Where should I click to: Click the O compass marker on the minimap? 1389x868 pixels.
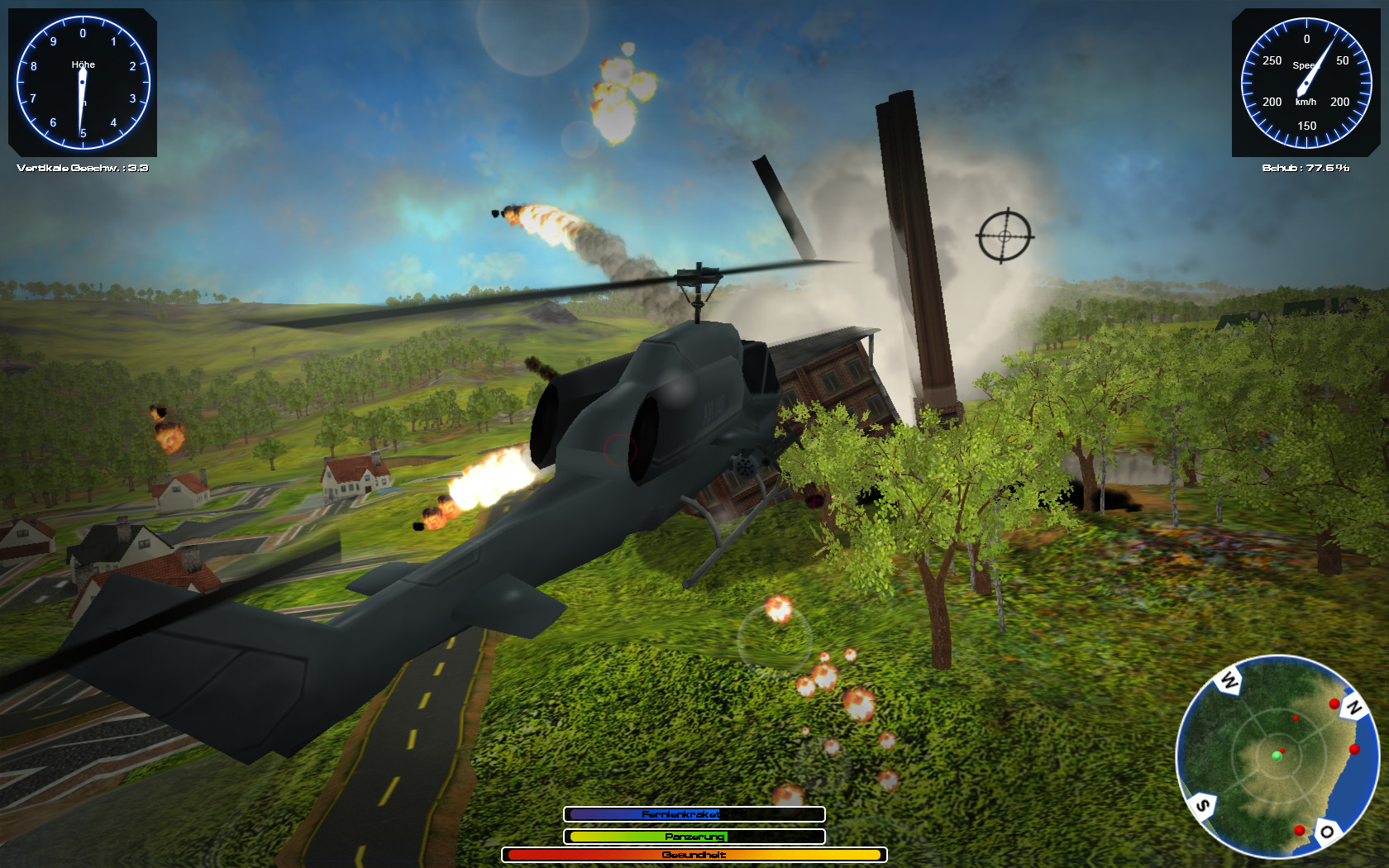(x=1328, y=832)
